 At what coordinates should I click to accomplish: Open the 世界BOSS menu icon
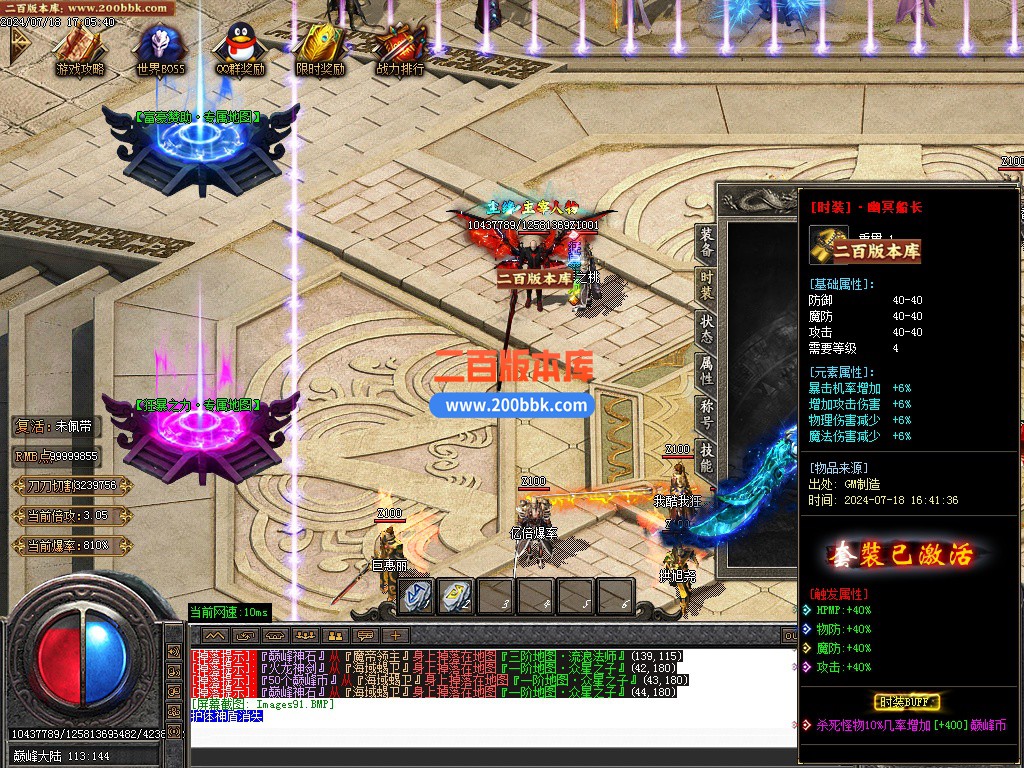[160, 48]
